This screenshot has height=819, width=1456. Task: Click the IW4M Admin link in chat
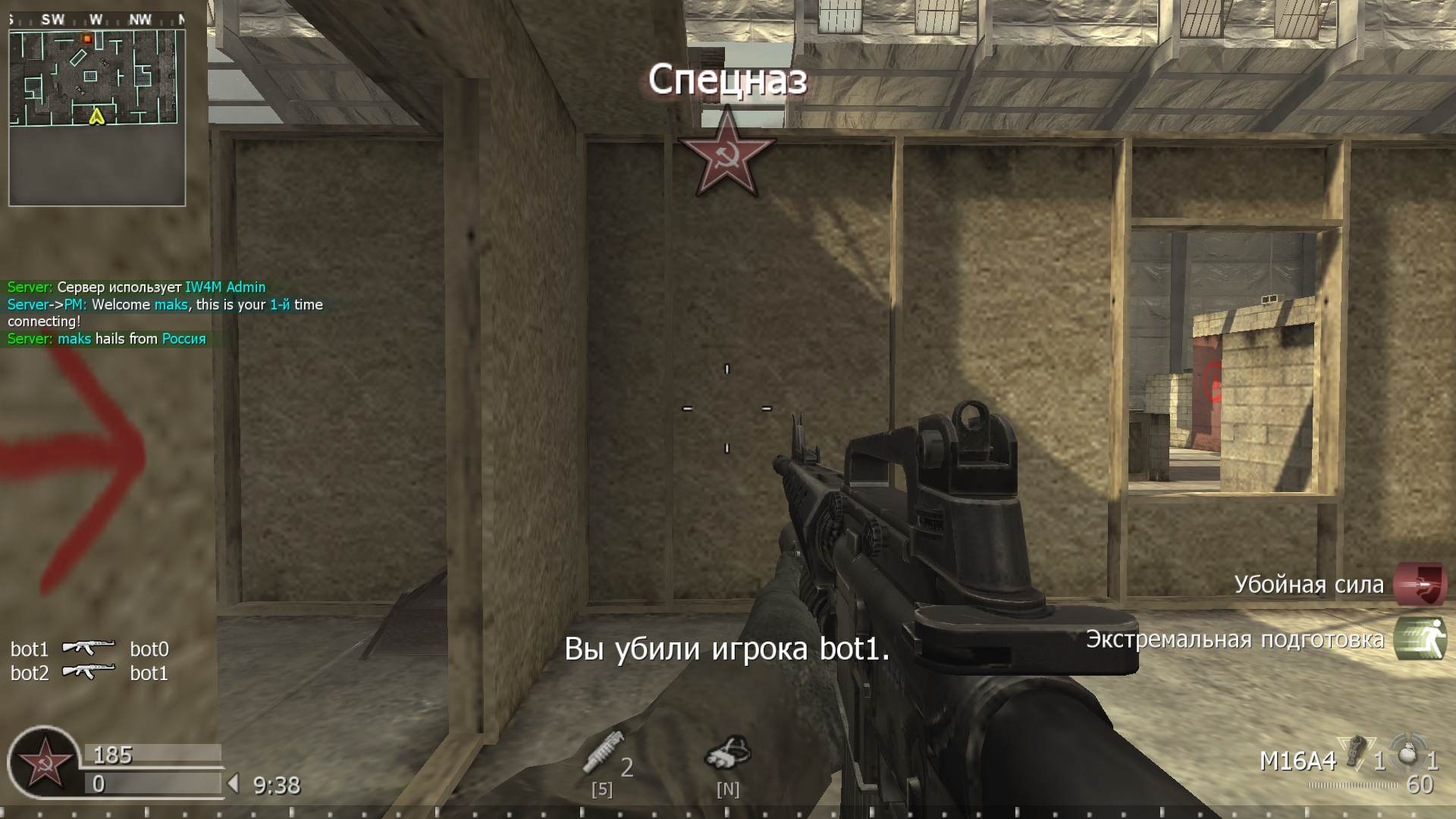(x=225, y=287)
